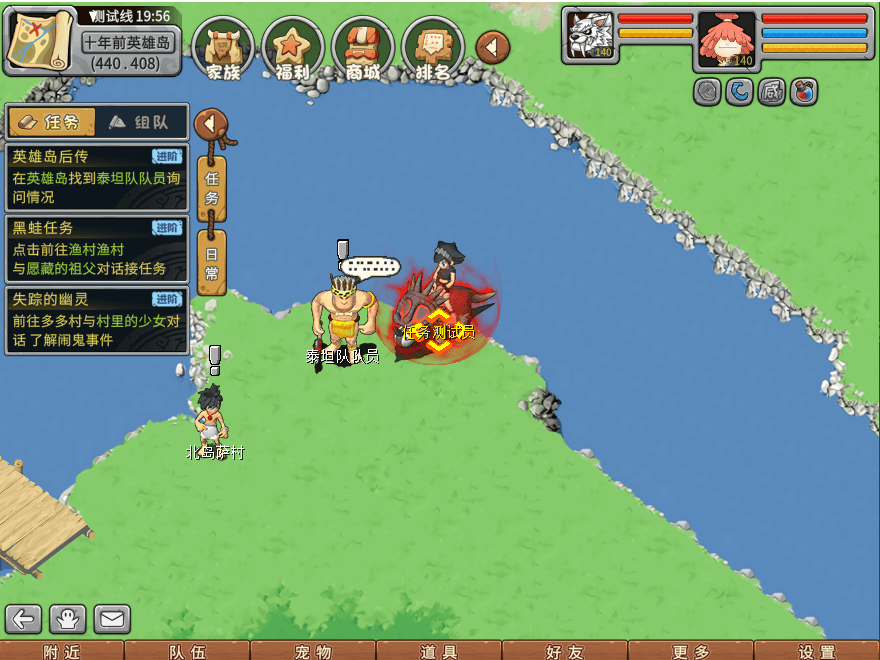The image size is (880, 660).
Task: Click the white wolf pet portrait
Action: coord(590,36)
